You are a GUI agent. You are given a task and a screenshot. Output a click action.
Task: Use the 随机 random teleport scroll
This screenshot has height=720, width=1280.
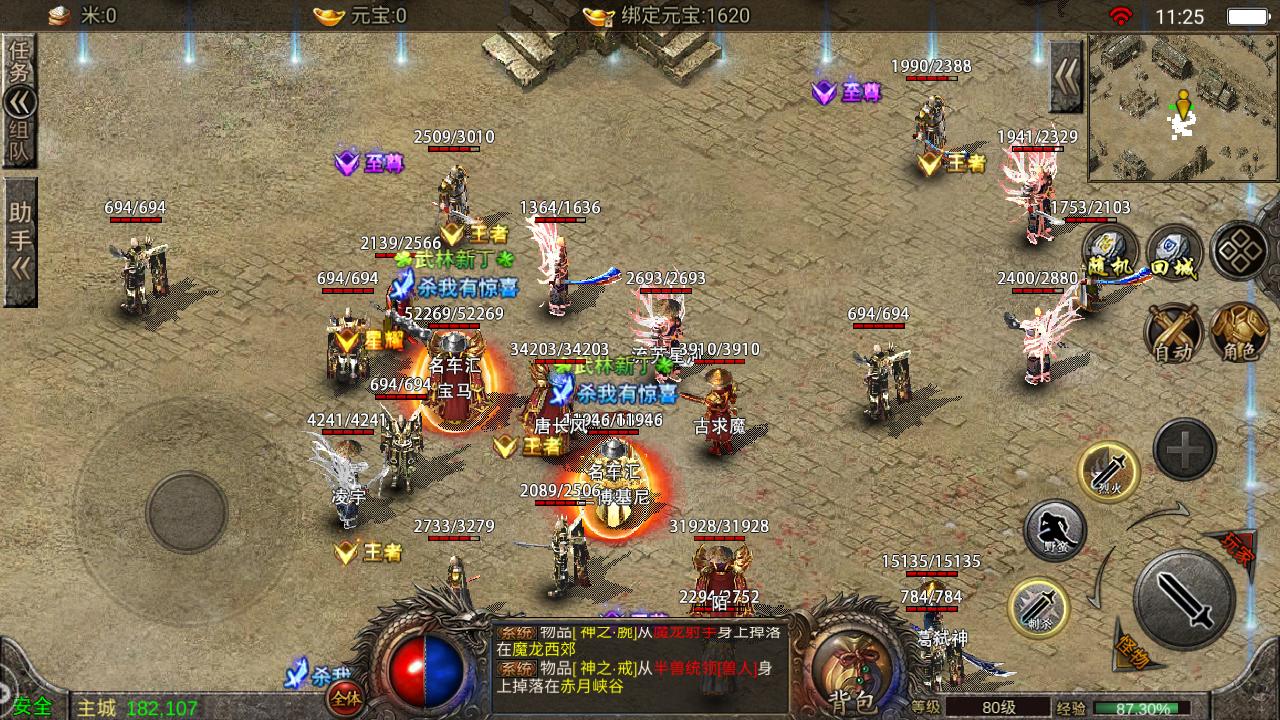[x=1112, y=252]
